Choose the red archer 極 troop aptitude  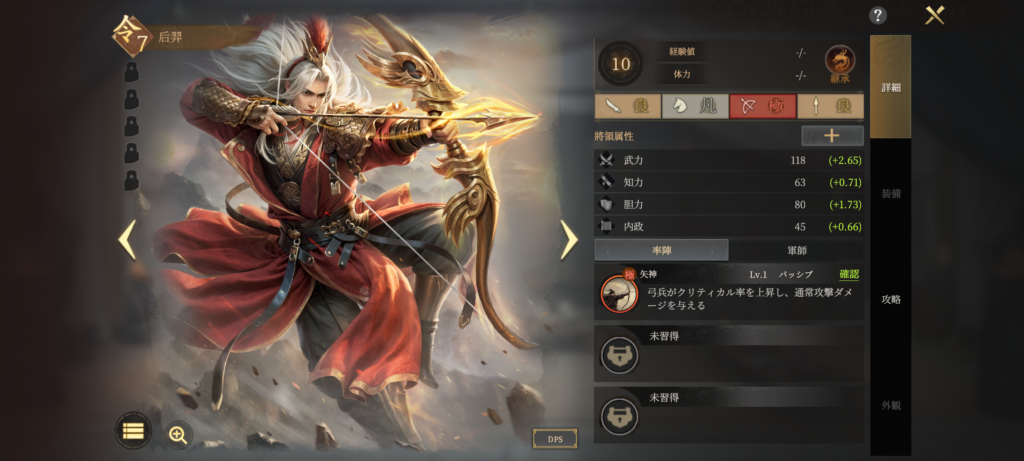(762, 106)
